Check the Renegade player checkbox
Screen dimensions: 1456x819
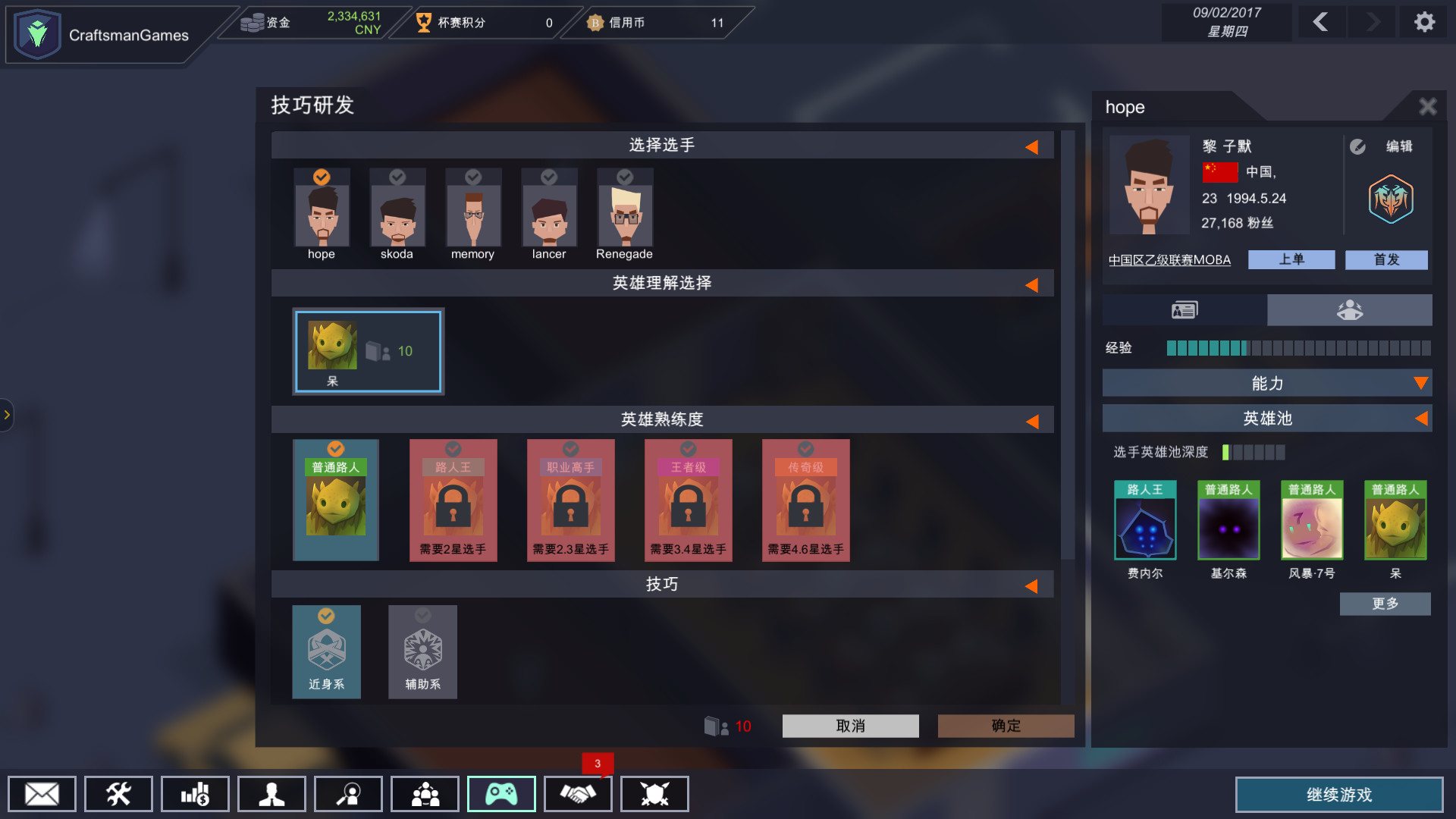(624, 177)
